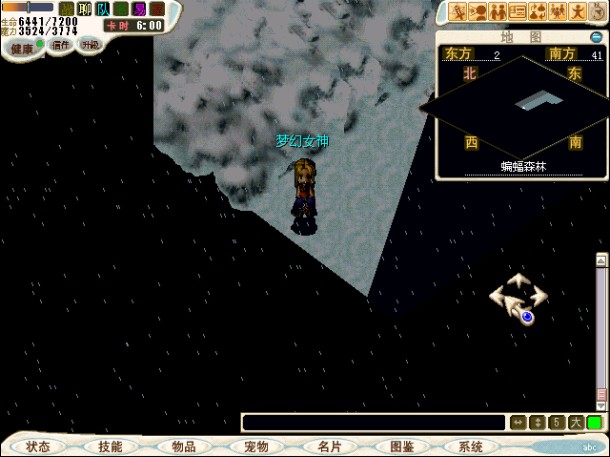Click the green chat status button
610x457 pixels.
click(594, 423)
